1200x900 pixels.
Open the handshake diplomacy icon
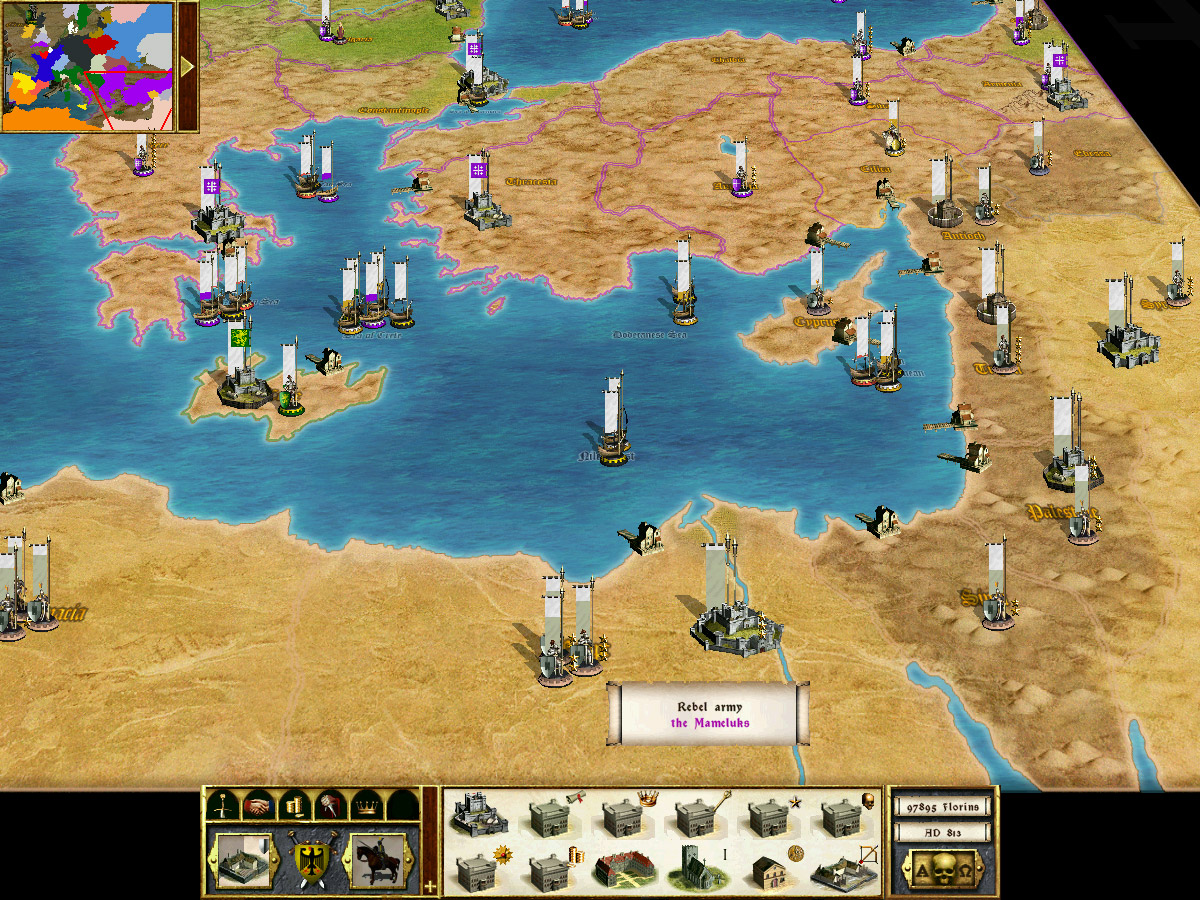260,805
